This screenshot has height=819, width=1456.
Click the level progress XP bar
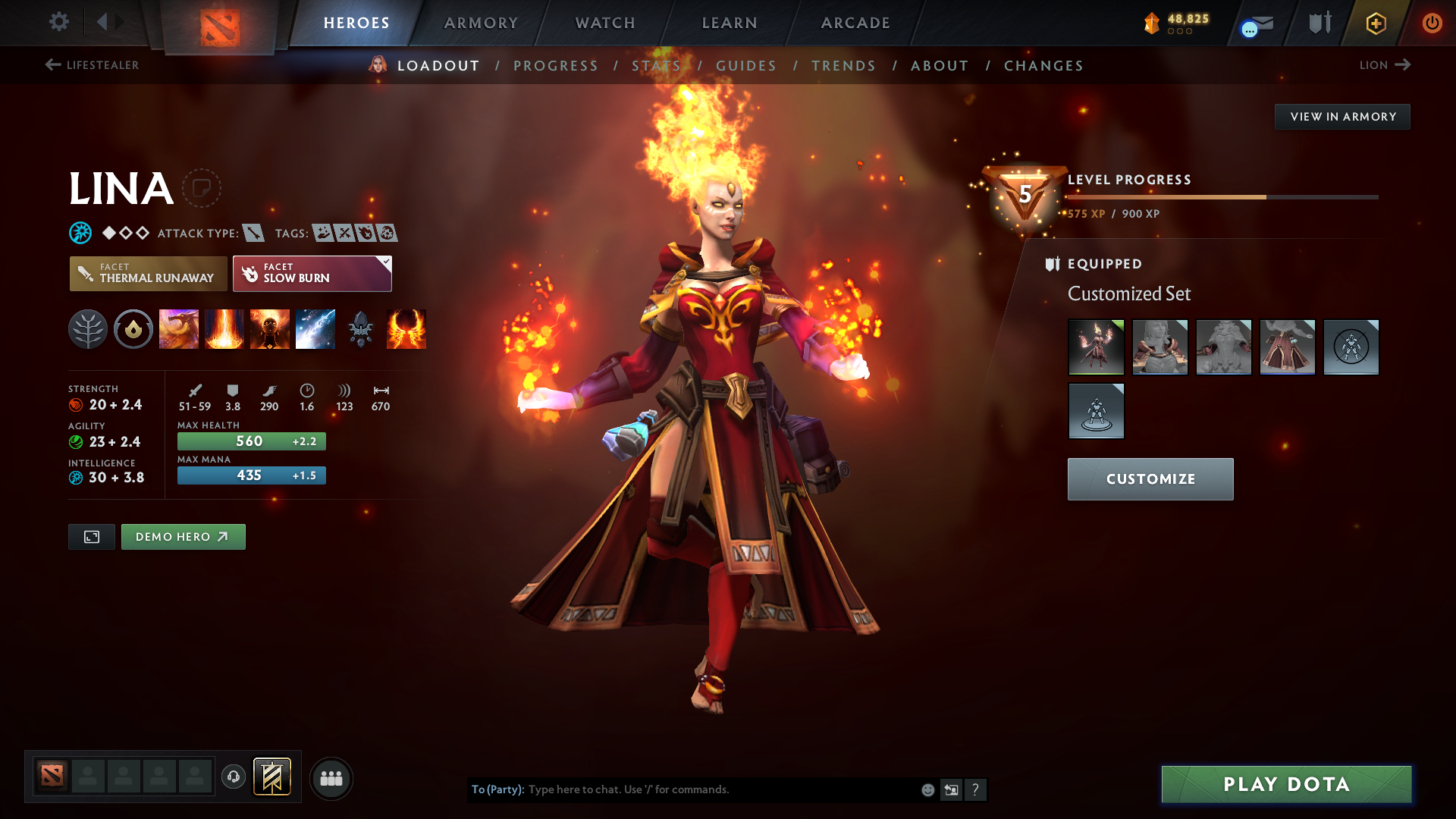[1221, 196]
